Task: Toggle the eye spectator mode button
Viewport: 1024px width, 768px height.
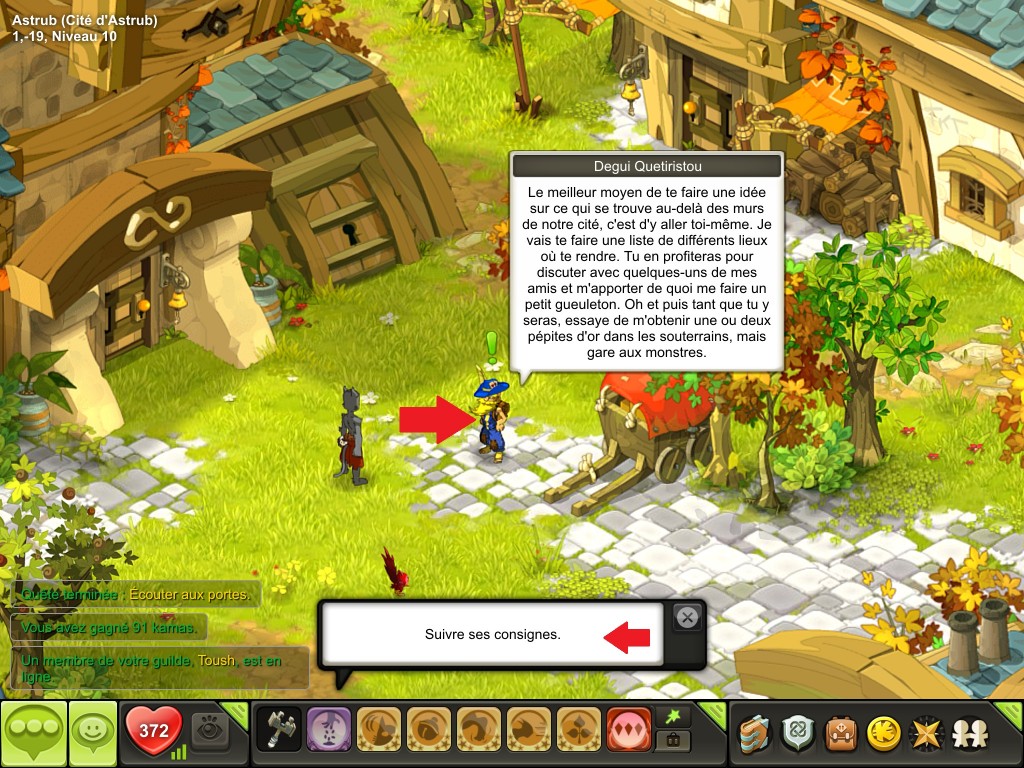Action: [211, 730]
